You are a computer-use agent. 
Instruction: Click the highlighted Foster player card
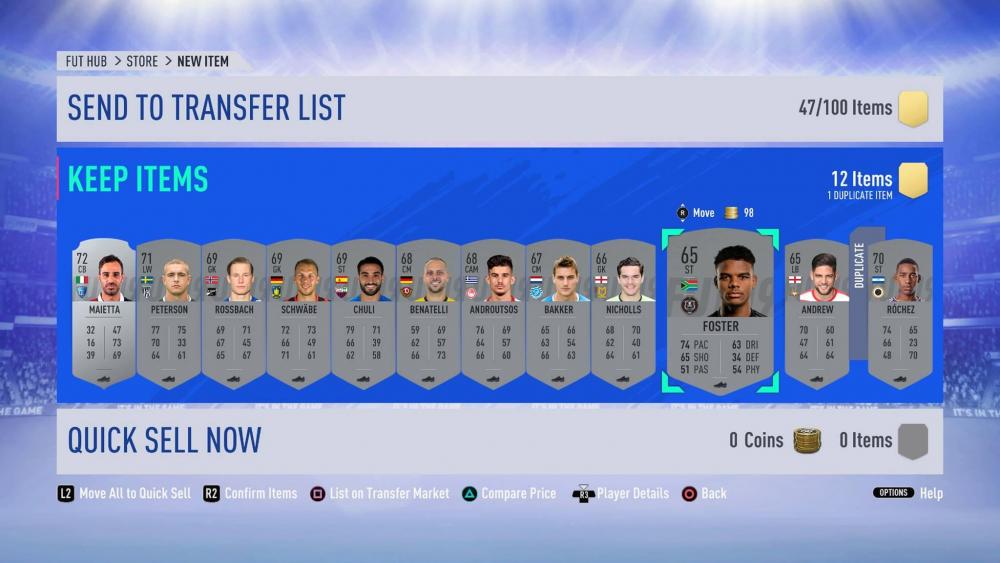click(720, 312)
